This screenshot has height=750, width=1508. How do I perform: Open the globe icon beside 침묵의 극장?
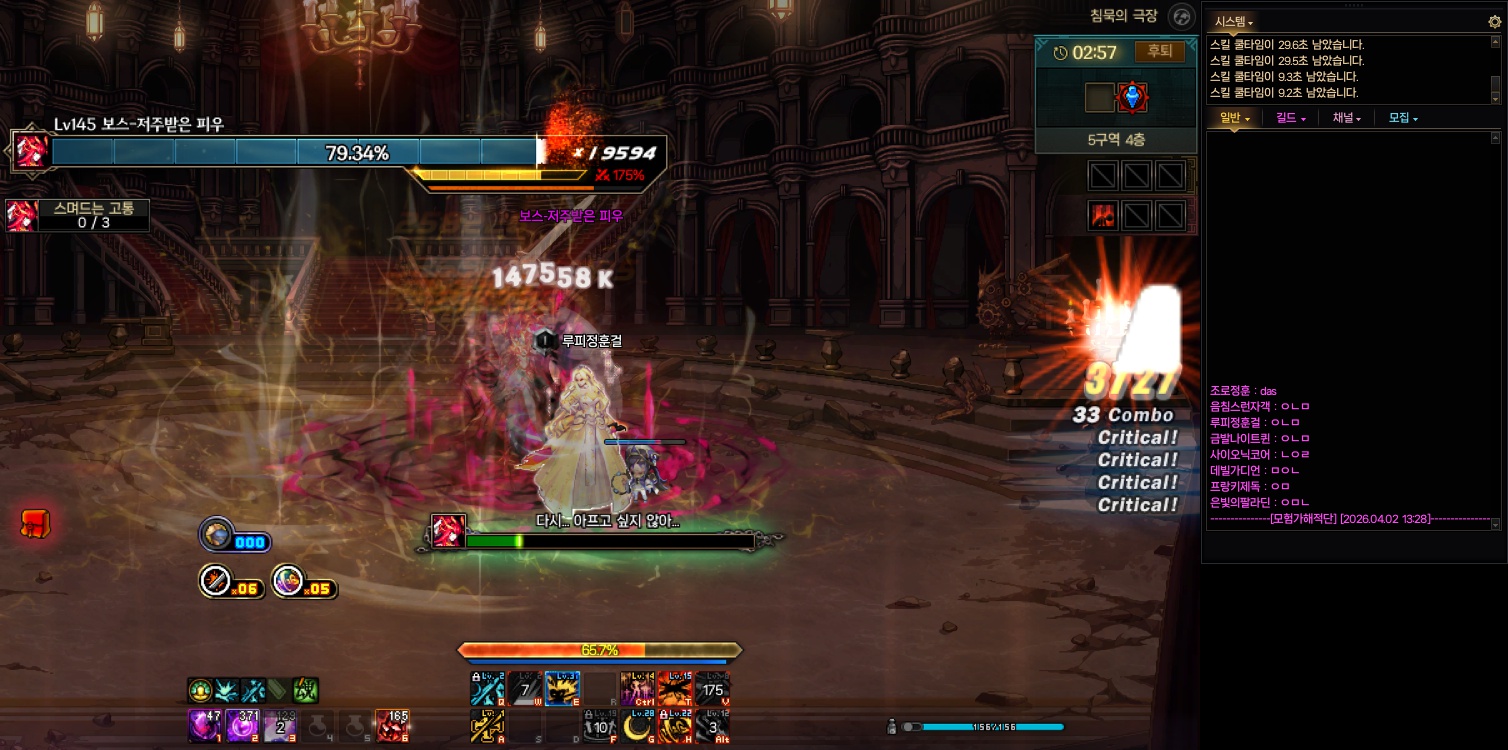coord(1182,17)
